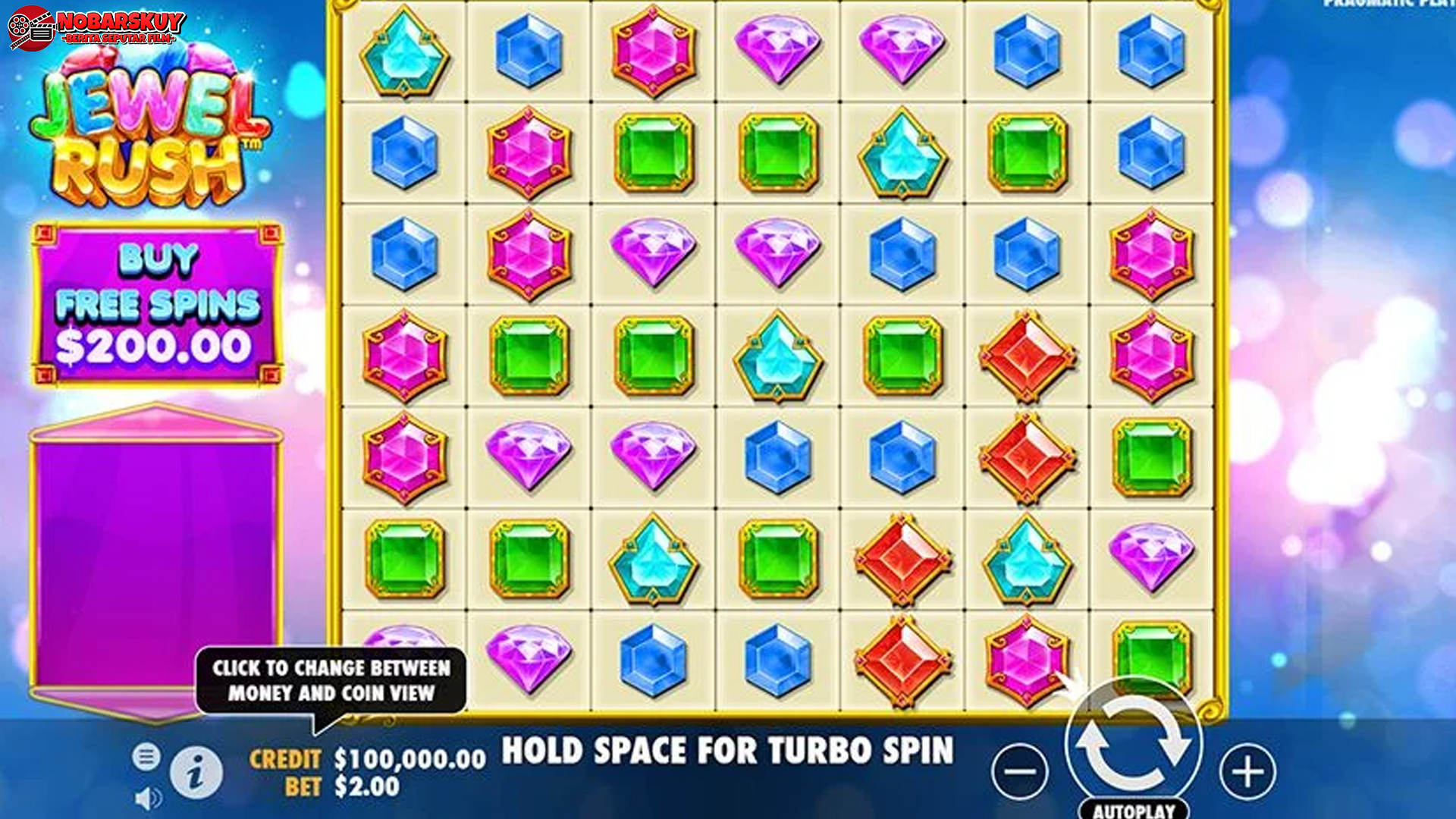Open the Nobarskuy site logo
1456x819 pixels.
(97, 28)
